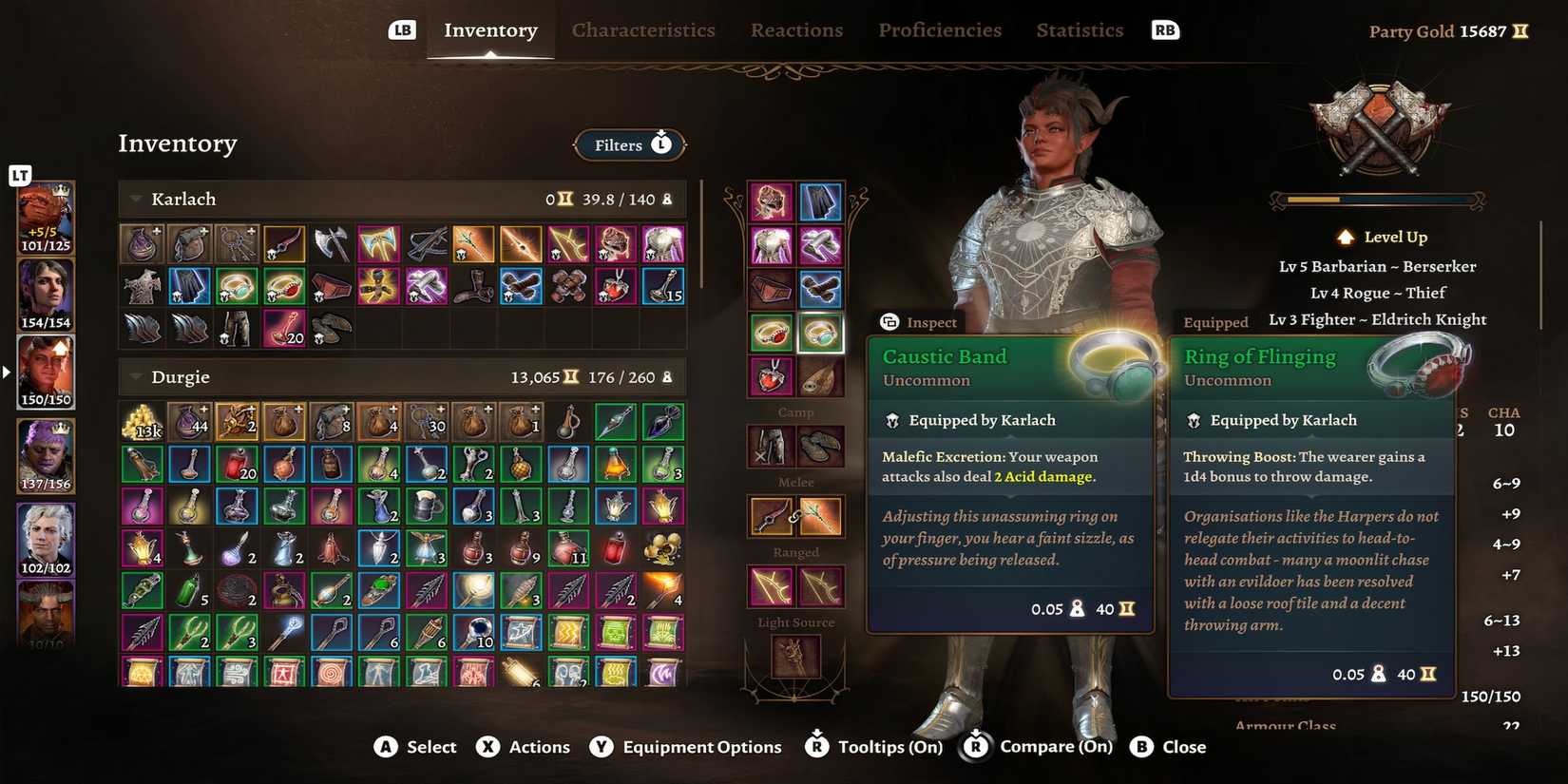Click the 13k gold pile in Durgie's inventory
The width and height of the screenshot is (1568, 784).
click(x=142, y=421)
